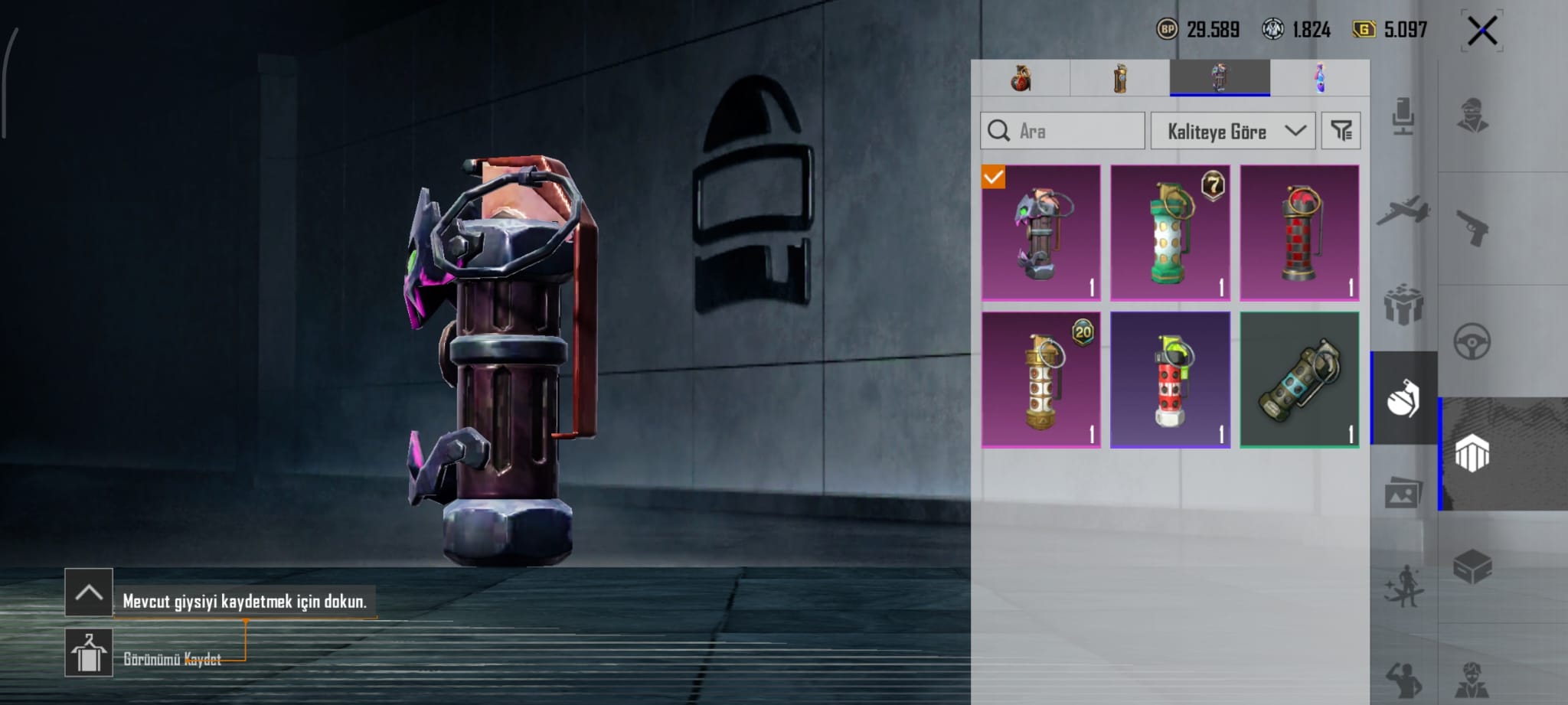Viewport: 1568px width, 705px height.
Task: Close the inventory screen with the X
Action: pos(1482,31)
